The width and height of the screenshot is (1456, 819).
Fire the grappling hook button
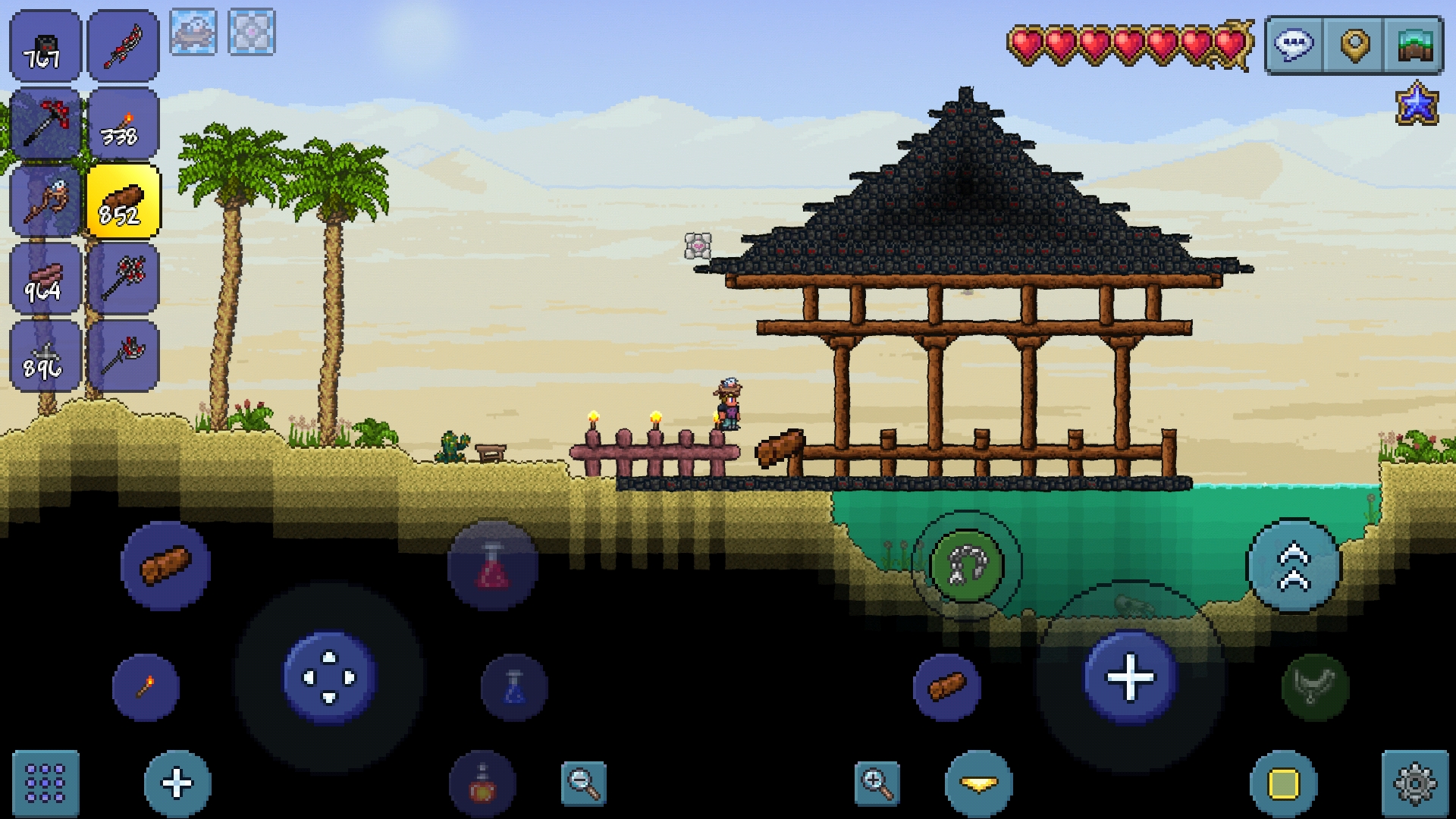(966, 566)
